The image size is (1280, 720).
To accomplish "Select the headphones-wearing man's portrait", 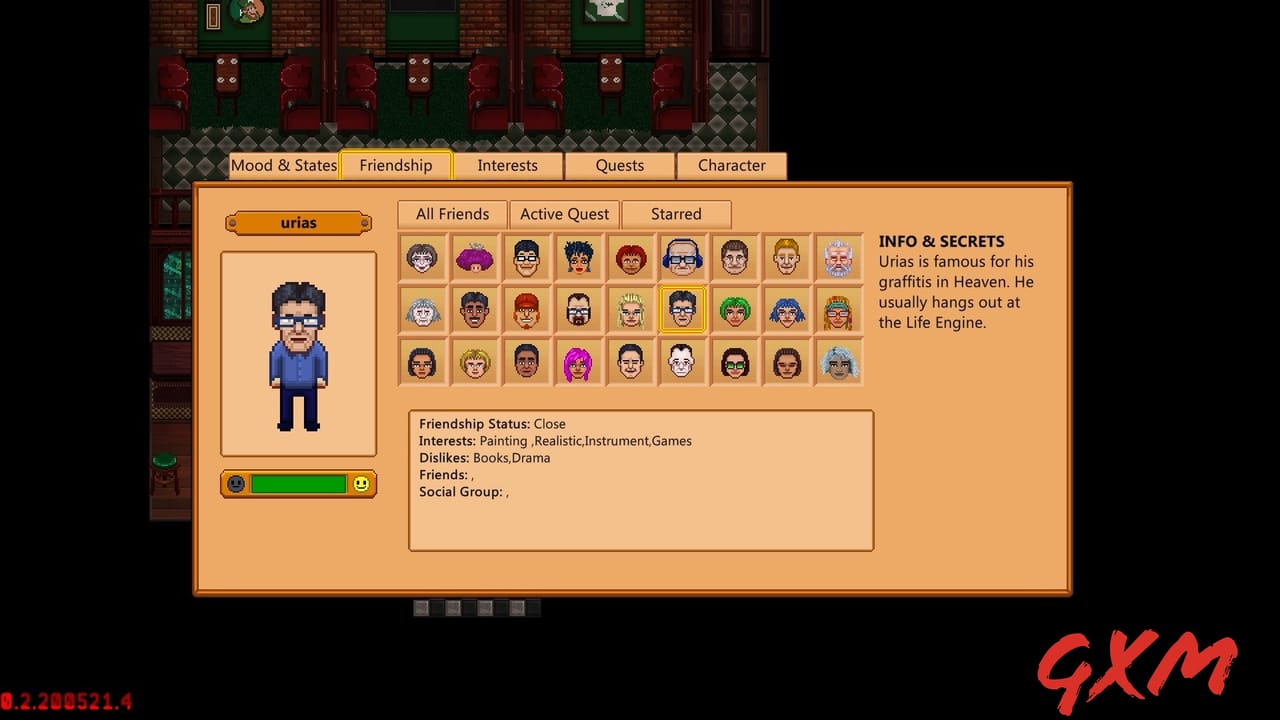I will click(683, 257).
